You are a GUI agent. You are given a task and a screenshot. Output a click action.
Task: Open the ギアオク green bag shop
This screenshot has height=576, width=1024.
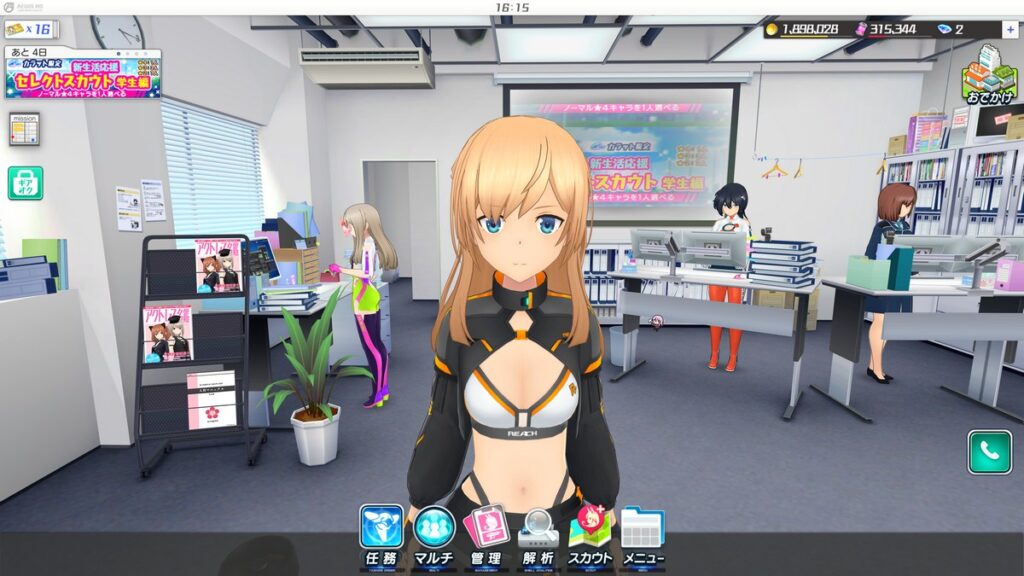click(25, 183)
